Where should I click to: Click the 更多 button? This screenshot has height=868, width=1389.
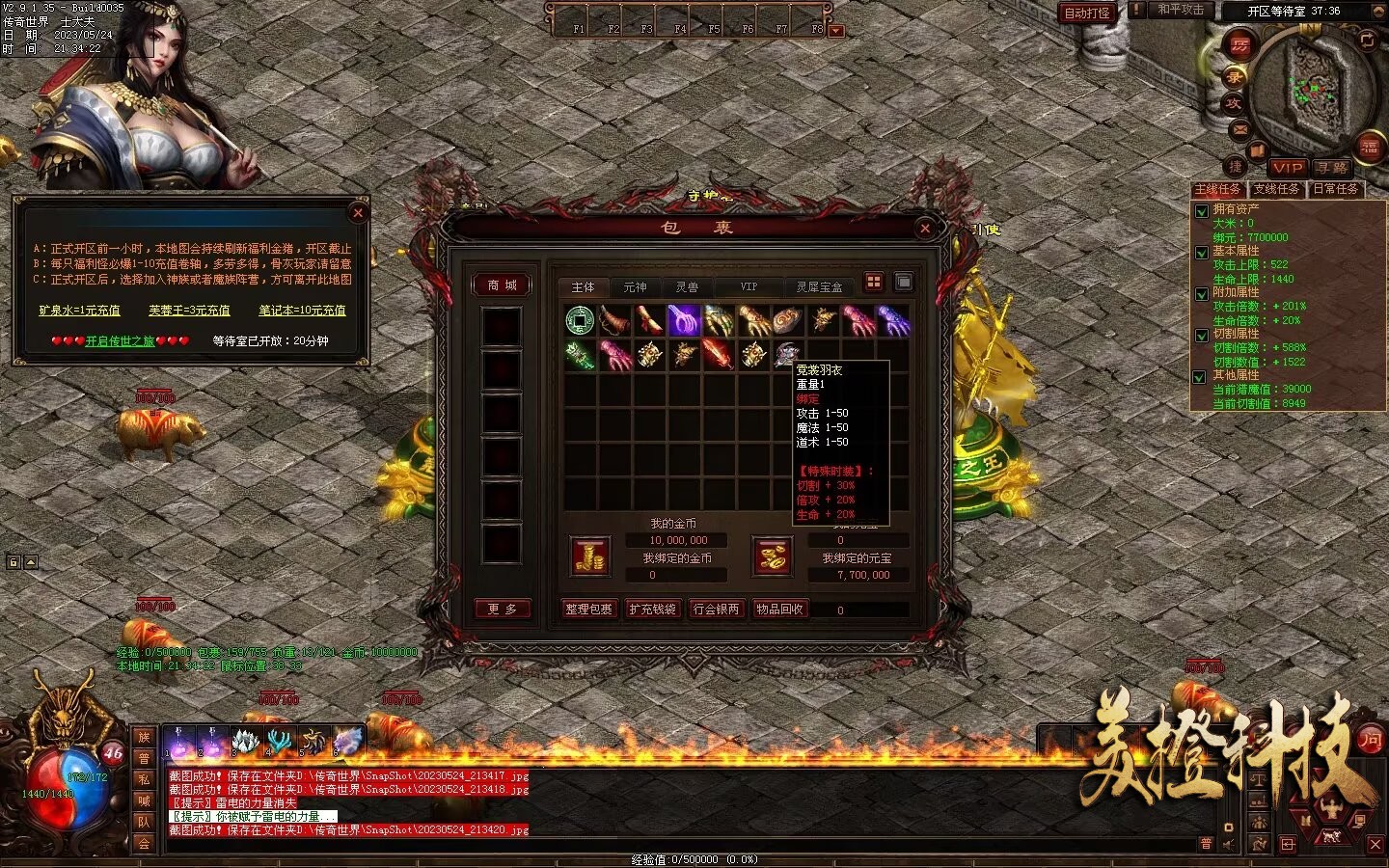[502, 609]
